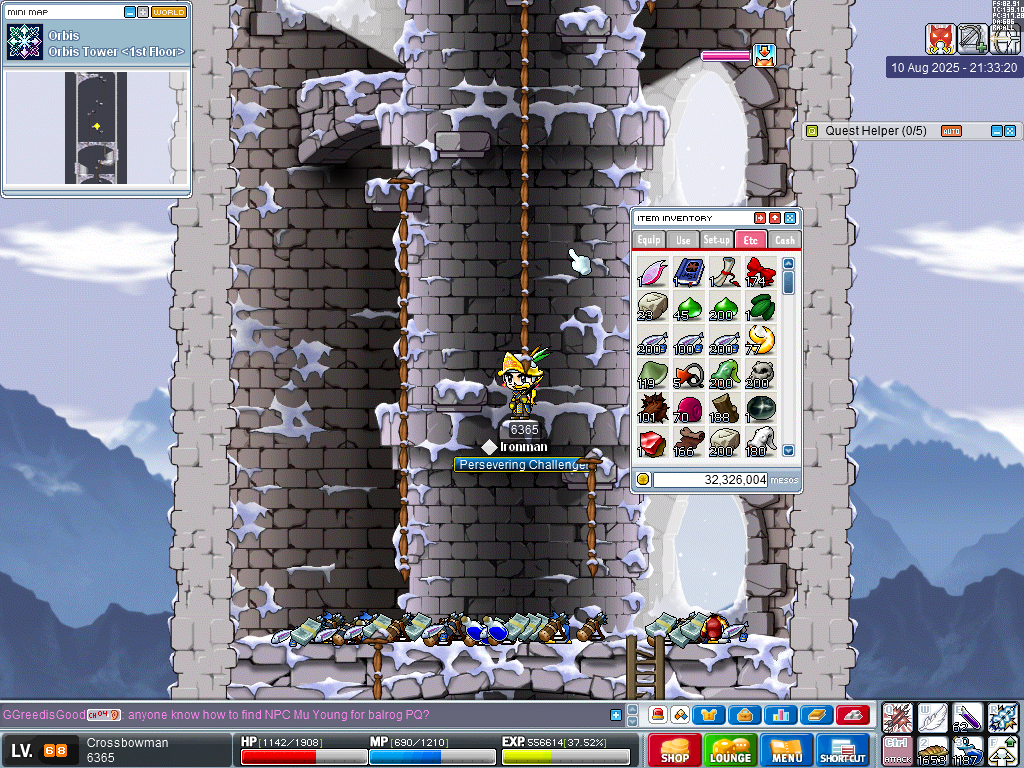The image size is (1024, 768).
Task: Select the blue book item
Action: pos(688,271)
